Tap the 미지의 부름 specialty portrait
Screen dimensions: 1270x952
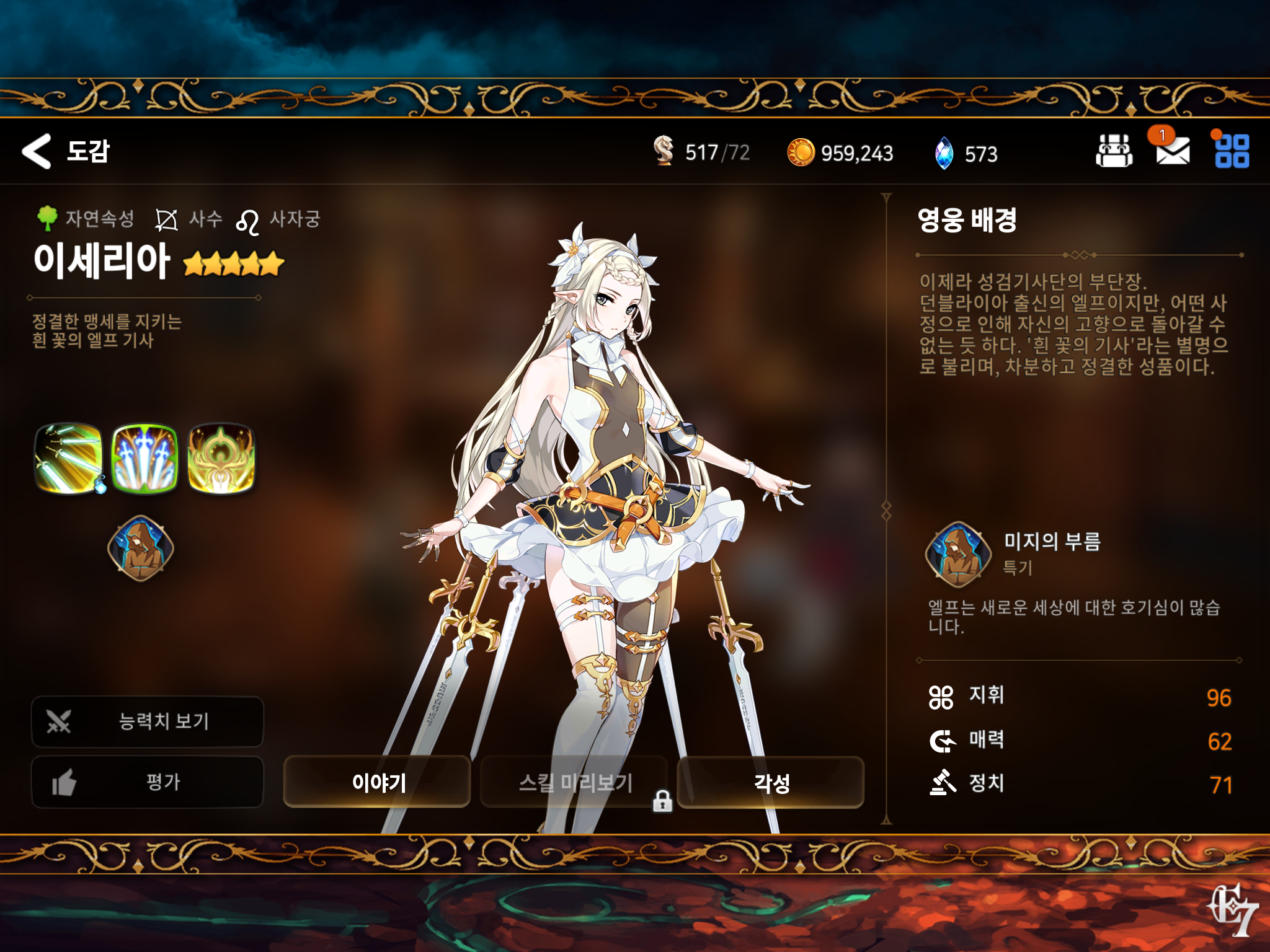957,554
